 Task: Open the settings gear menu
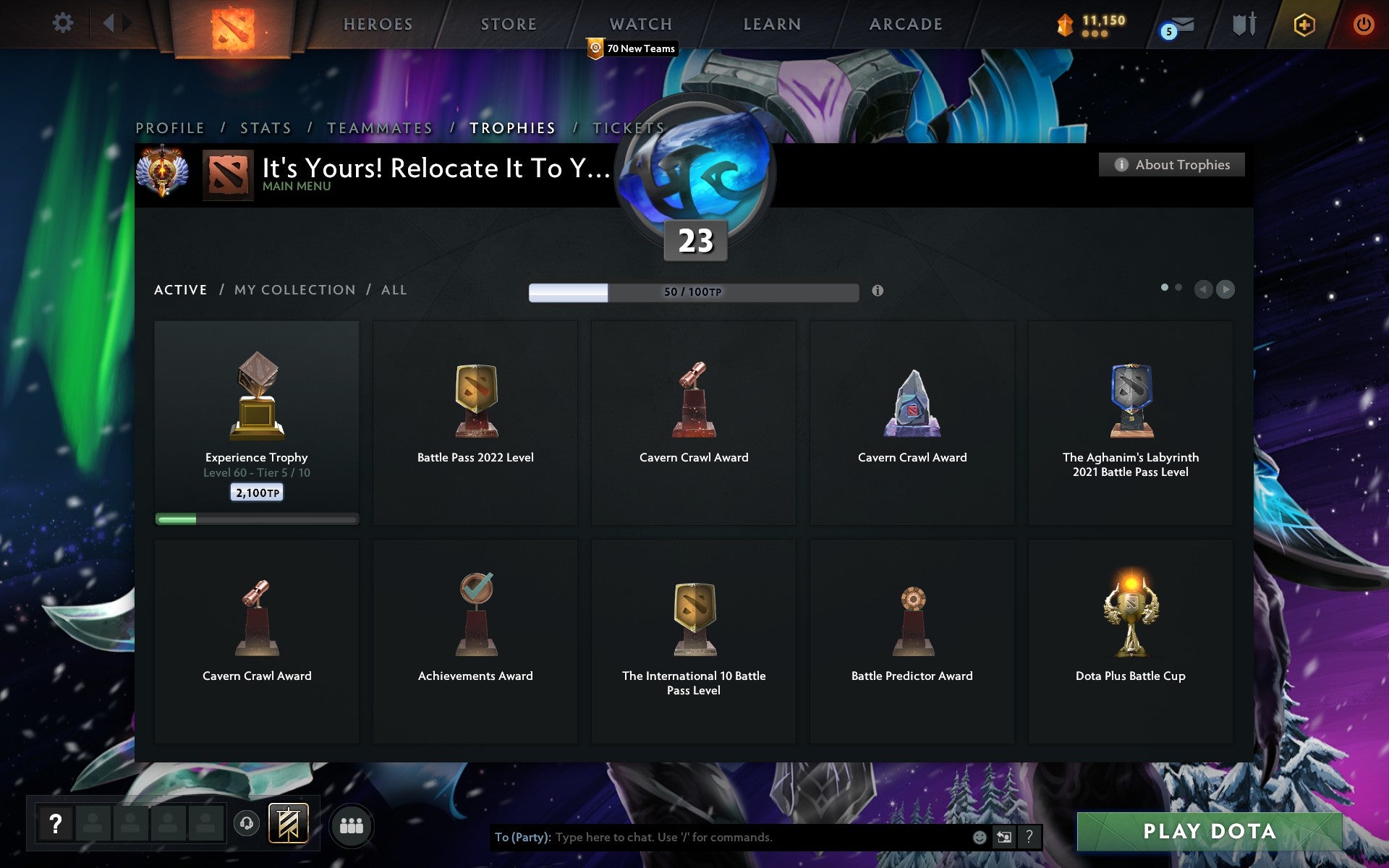coord(64,23)
